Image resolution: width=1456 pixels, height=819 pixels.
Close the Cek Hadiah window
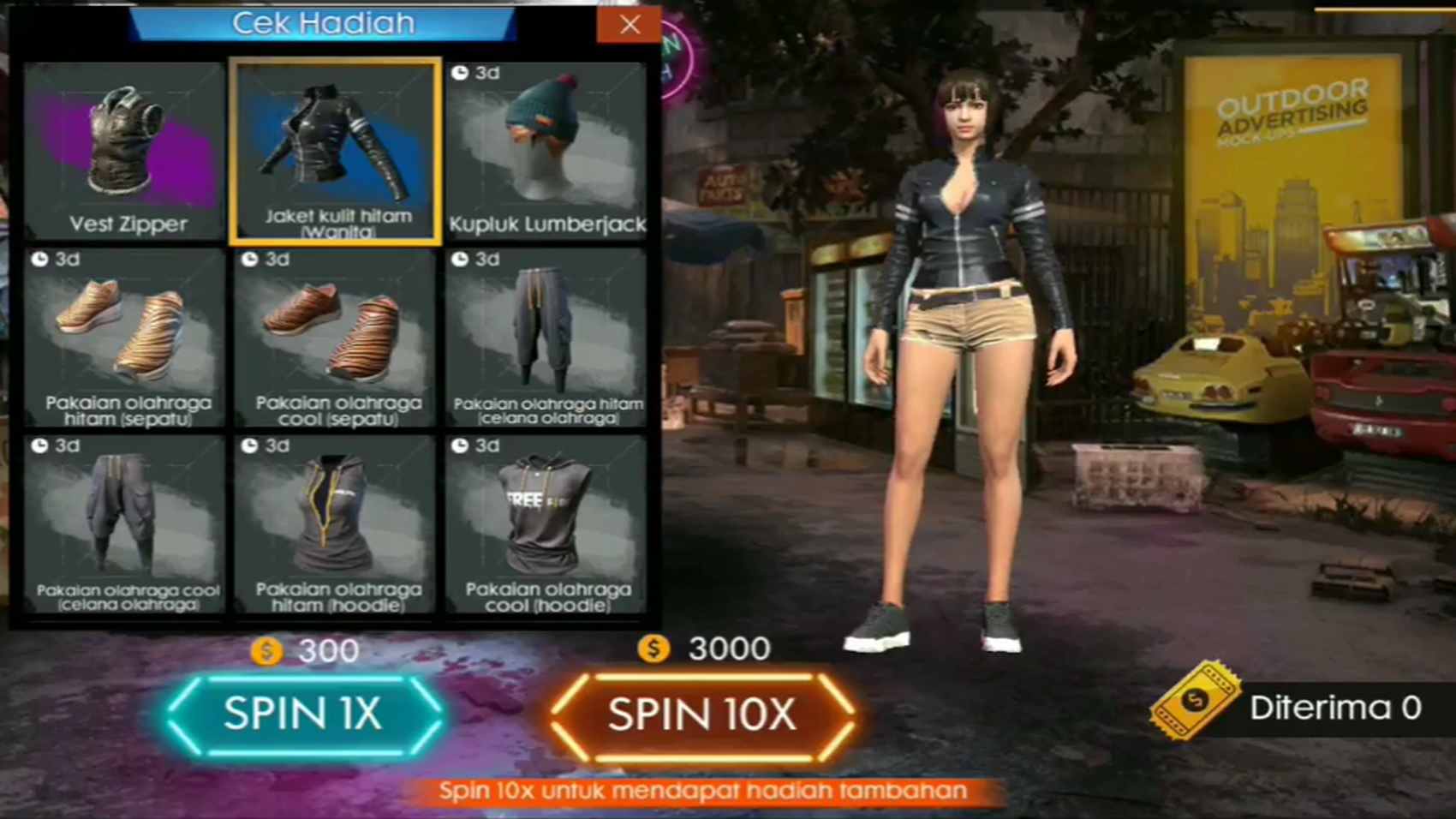point(631,24)
